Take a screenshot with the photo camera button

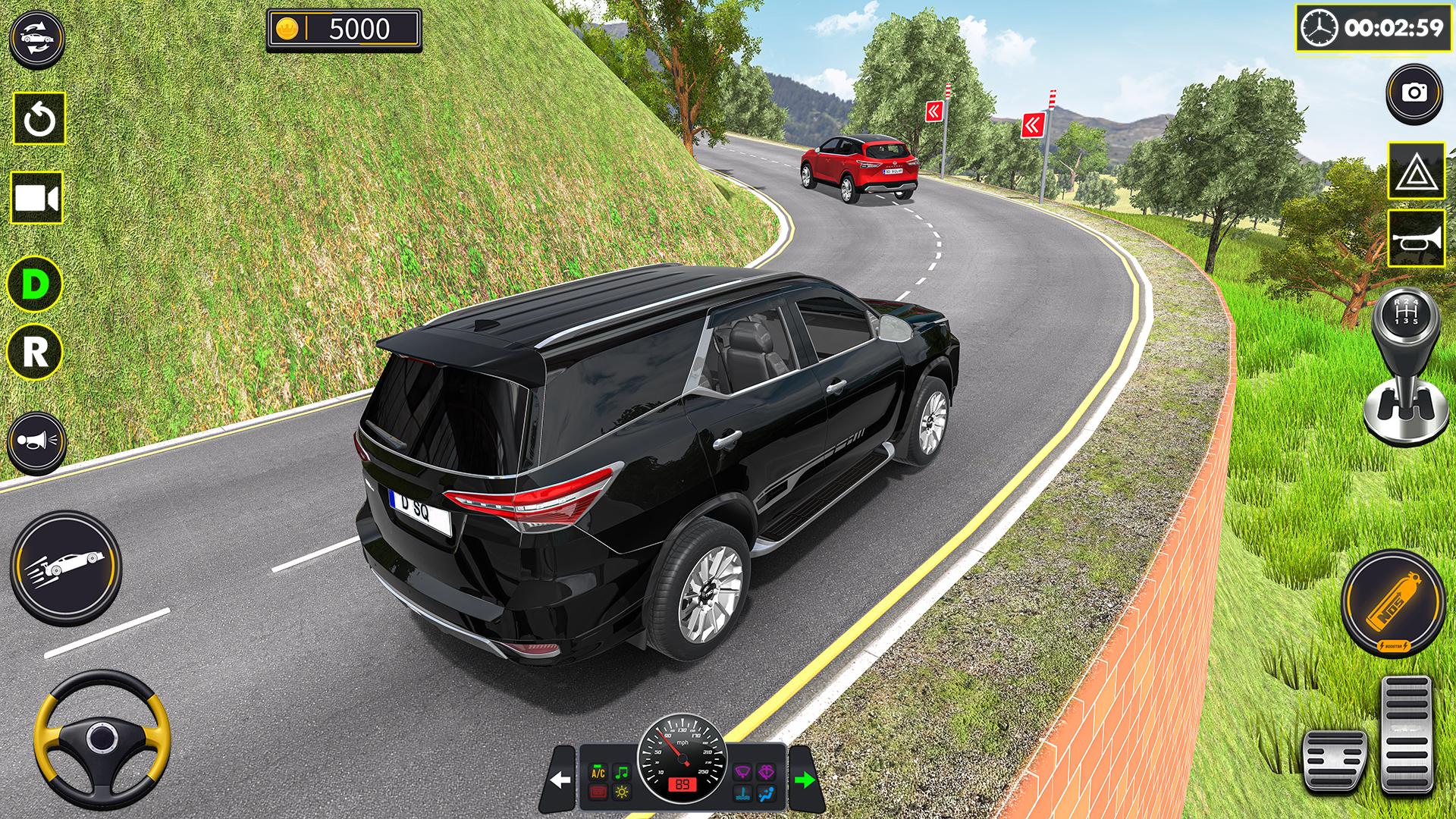tap(1414, 93)
